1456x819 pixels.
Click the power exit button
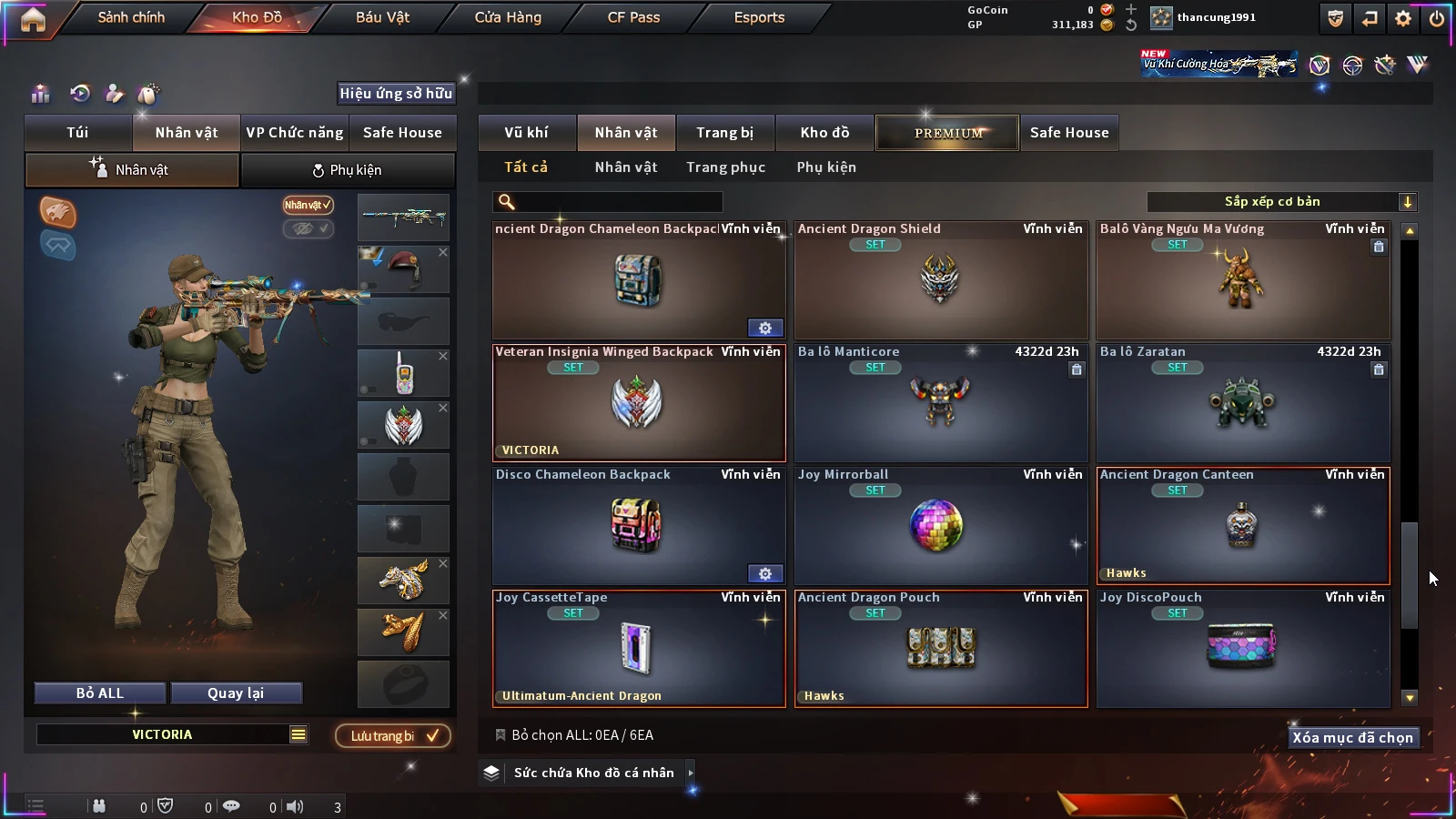[x=1437, y=18]
